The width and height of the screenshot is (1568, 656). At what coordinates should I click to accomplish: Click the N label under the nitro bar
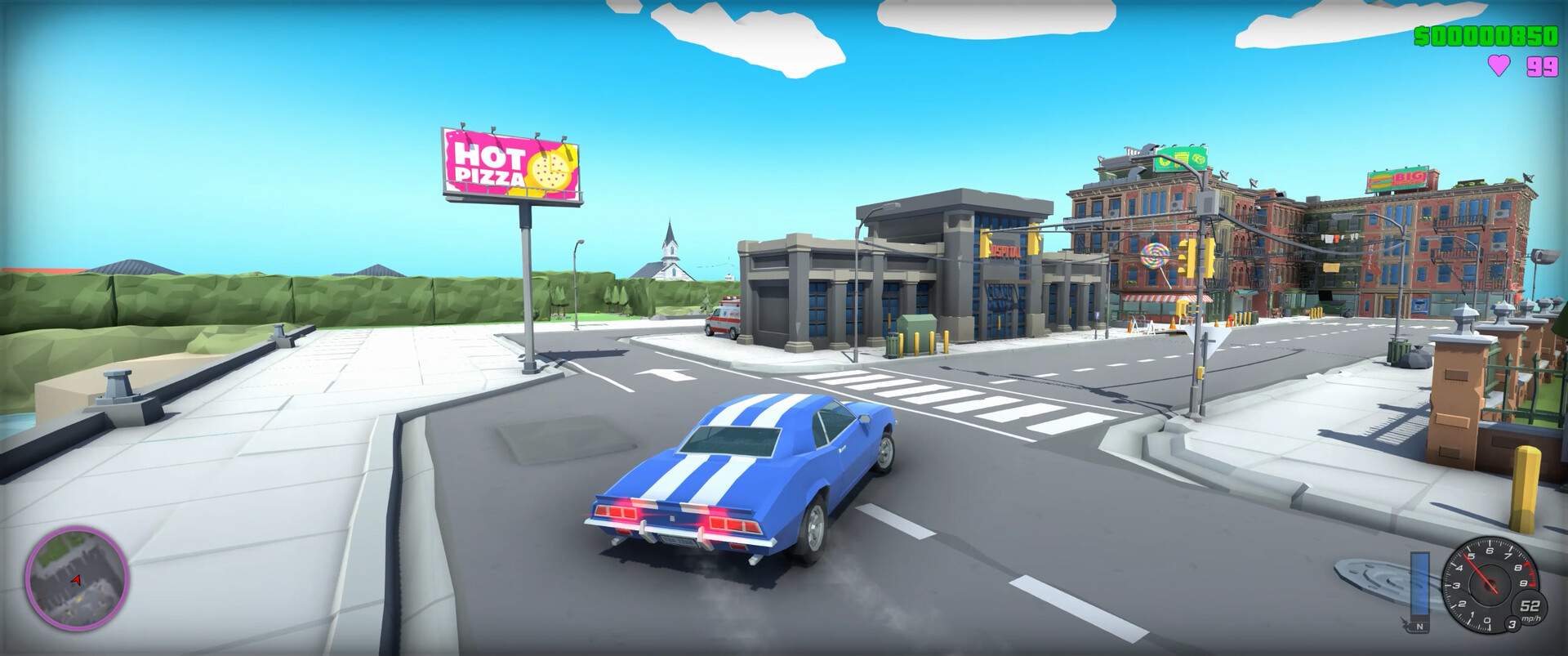(1418, 626)
